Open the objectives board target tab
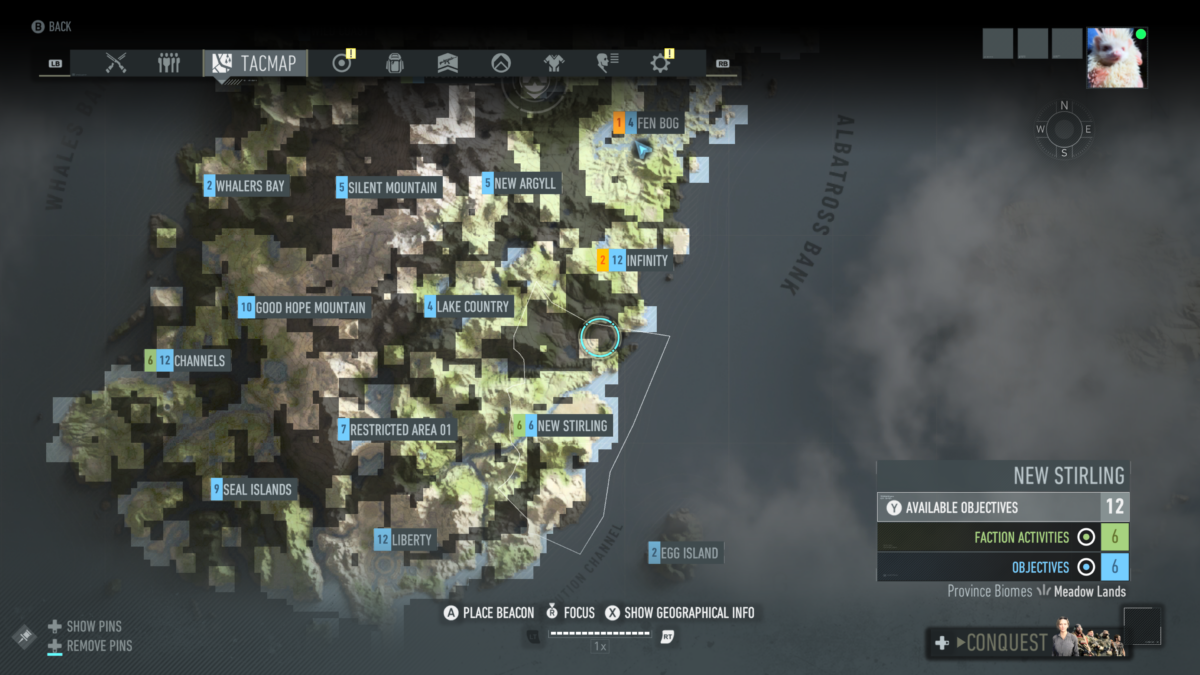1200x675 pixels. click(x=342, y=63)
